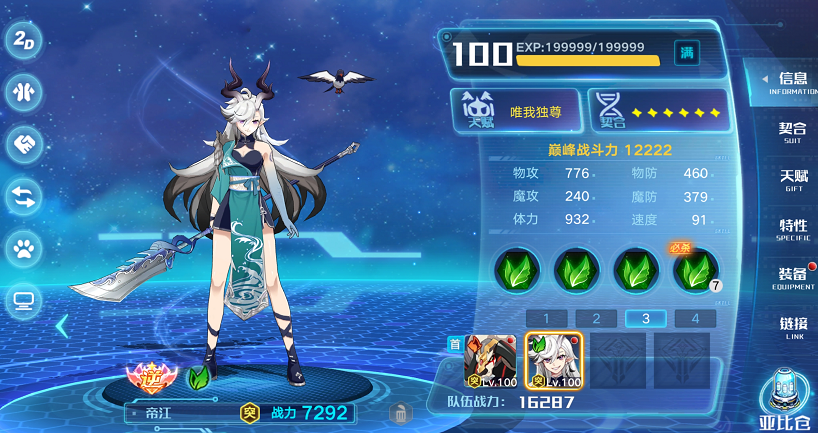Viewport: 818px width, 433px height.
Task: Switch to the 特性 Specific tab
Action: pos(791,228)
